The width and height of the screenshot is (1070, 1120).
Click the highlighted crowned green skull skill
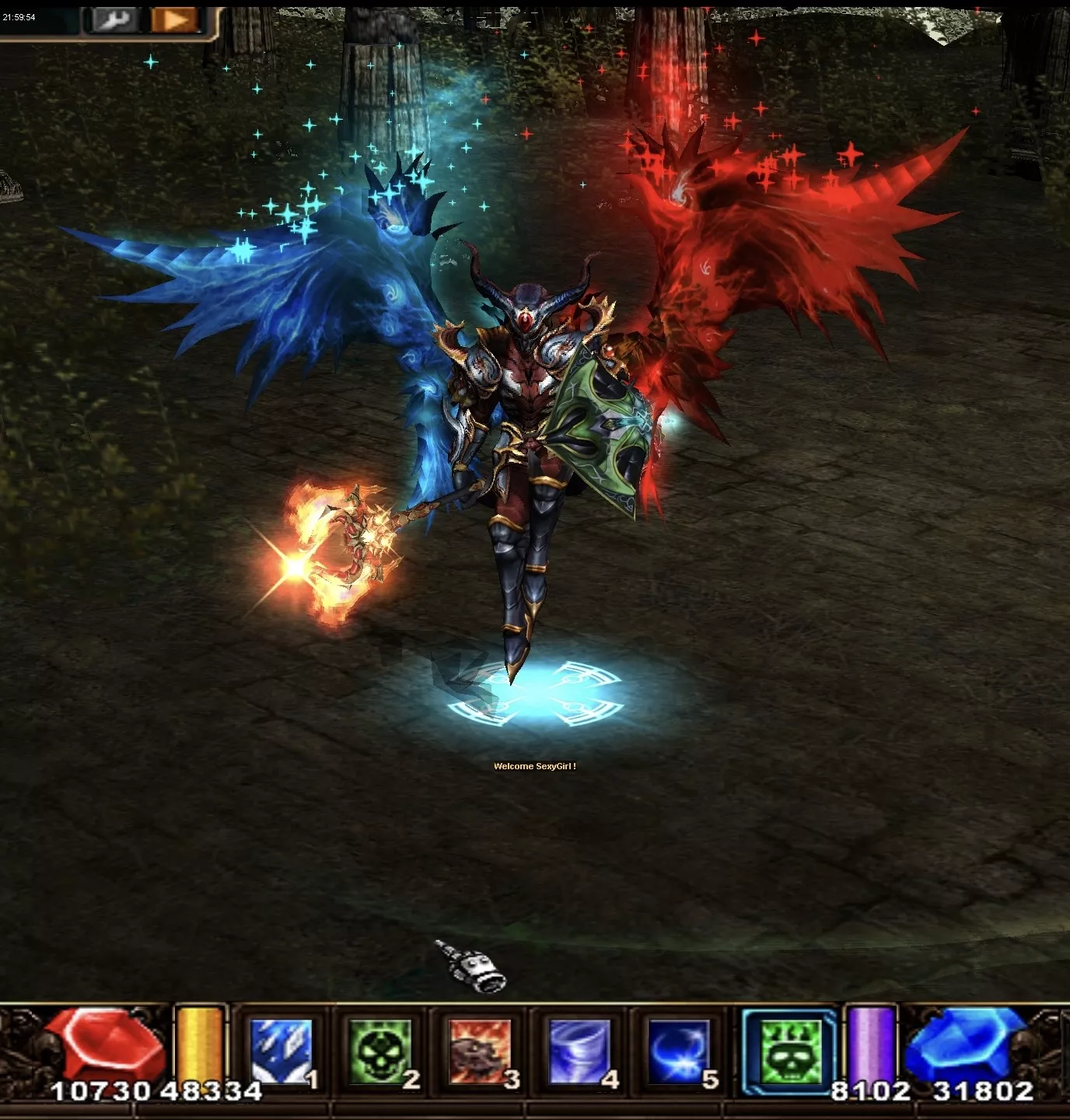click(x=789, y=1052)
